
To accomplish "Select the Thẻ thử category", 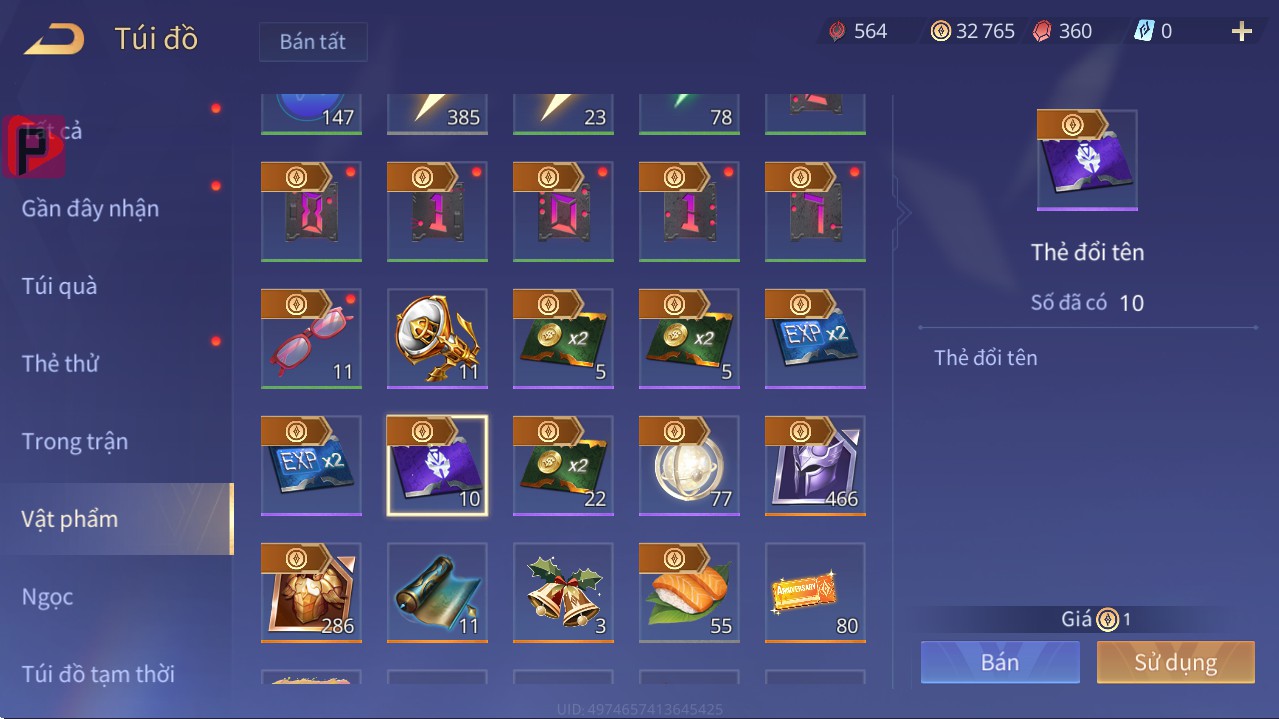I will coord(60,363).
